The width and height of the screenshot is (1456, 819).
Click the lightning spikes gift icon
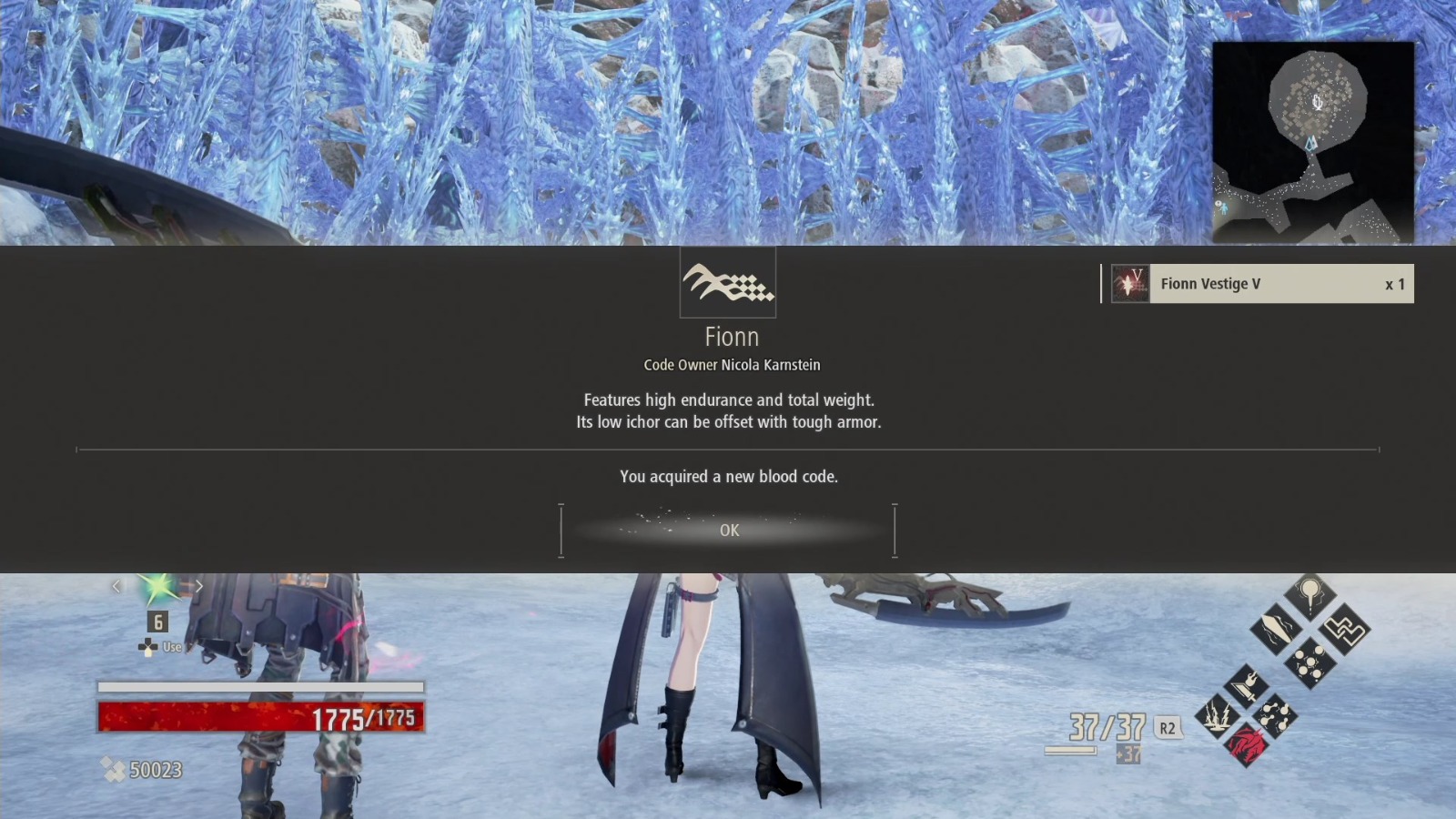tap(1218, 713)
